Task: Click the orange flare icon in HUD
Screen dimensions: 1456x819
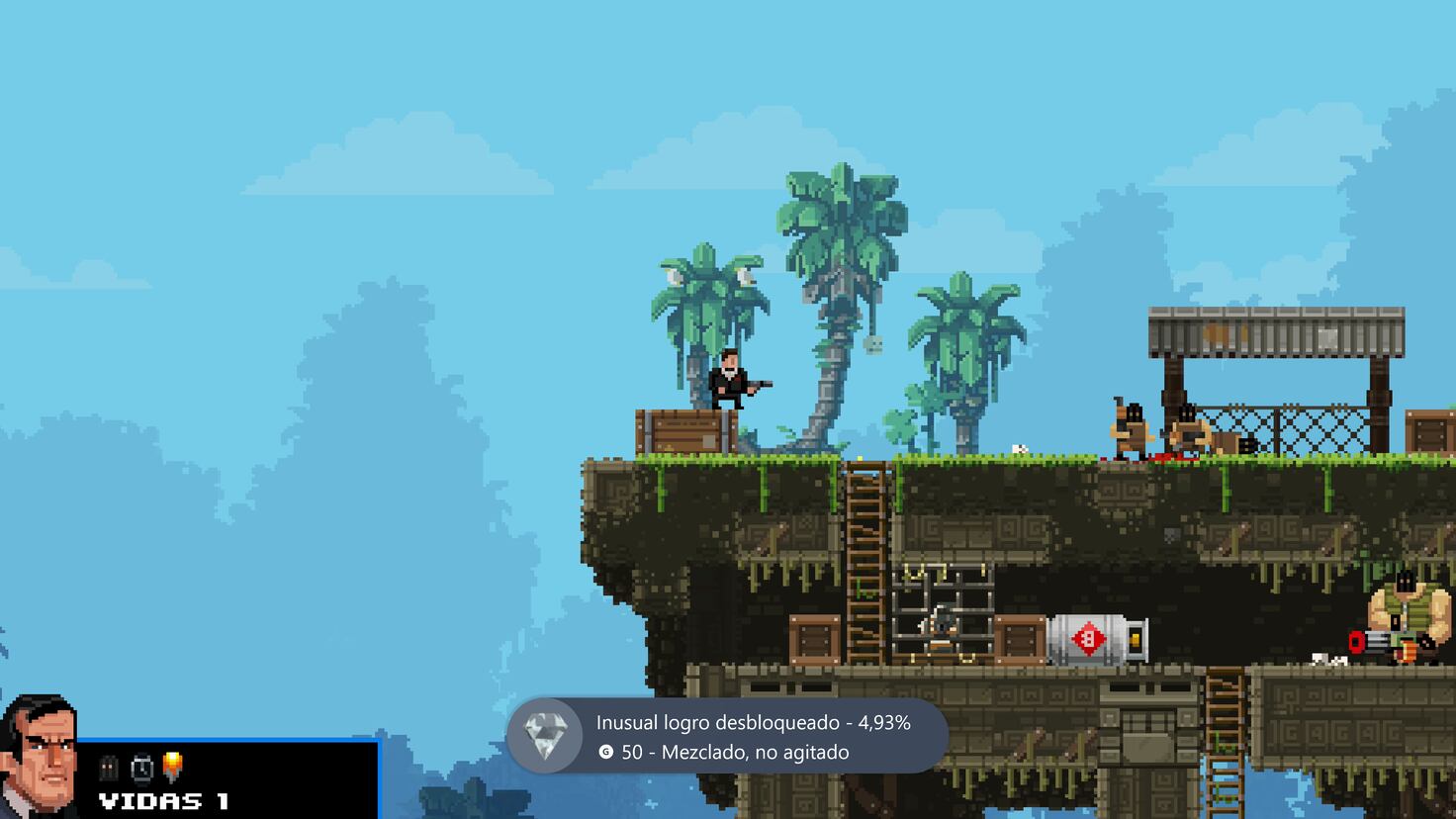Action: pos(173,767)
